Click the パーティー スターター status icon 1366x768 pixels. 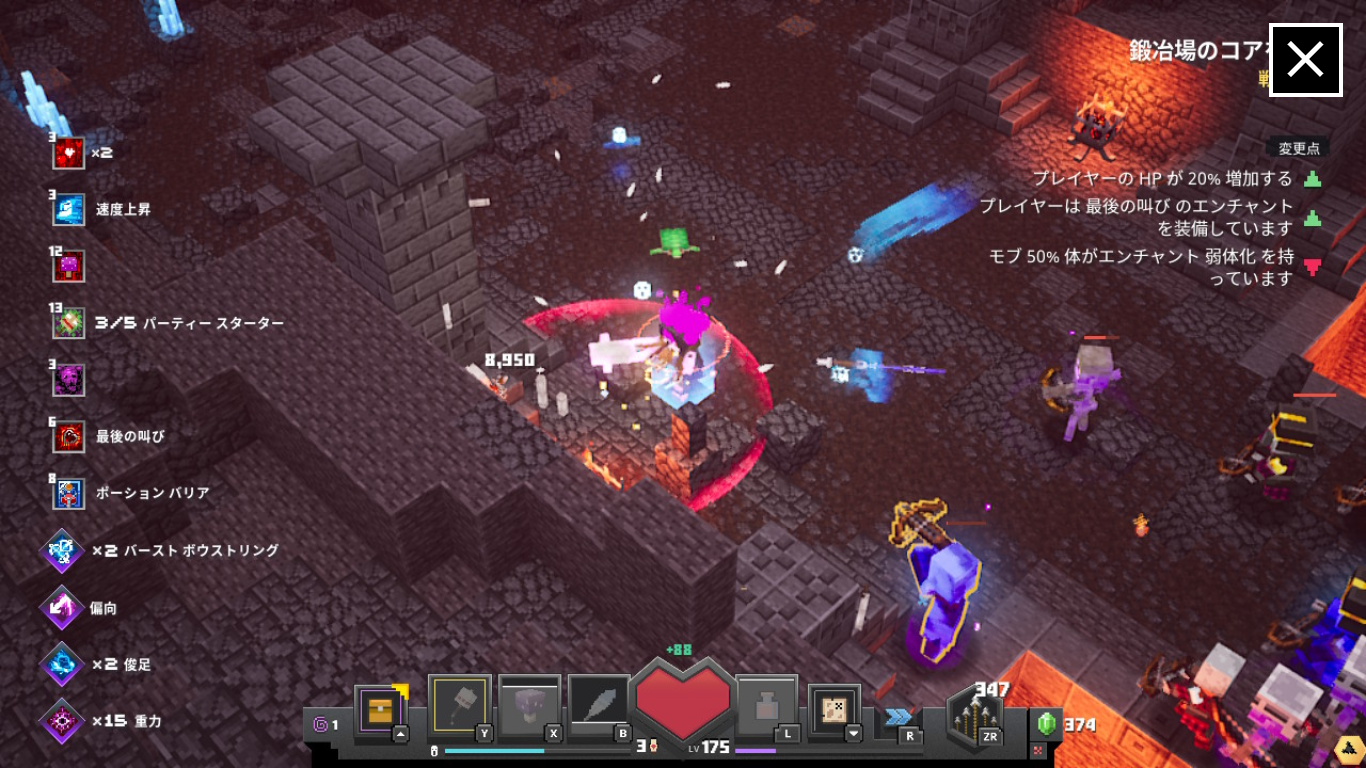[69, 323]
